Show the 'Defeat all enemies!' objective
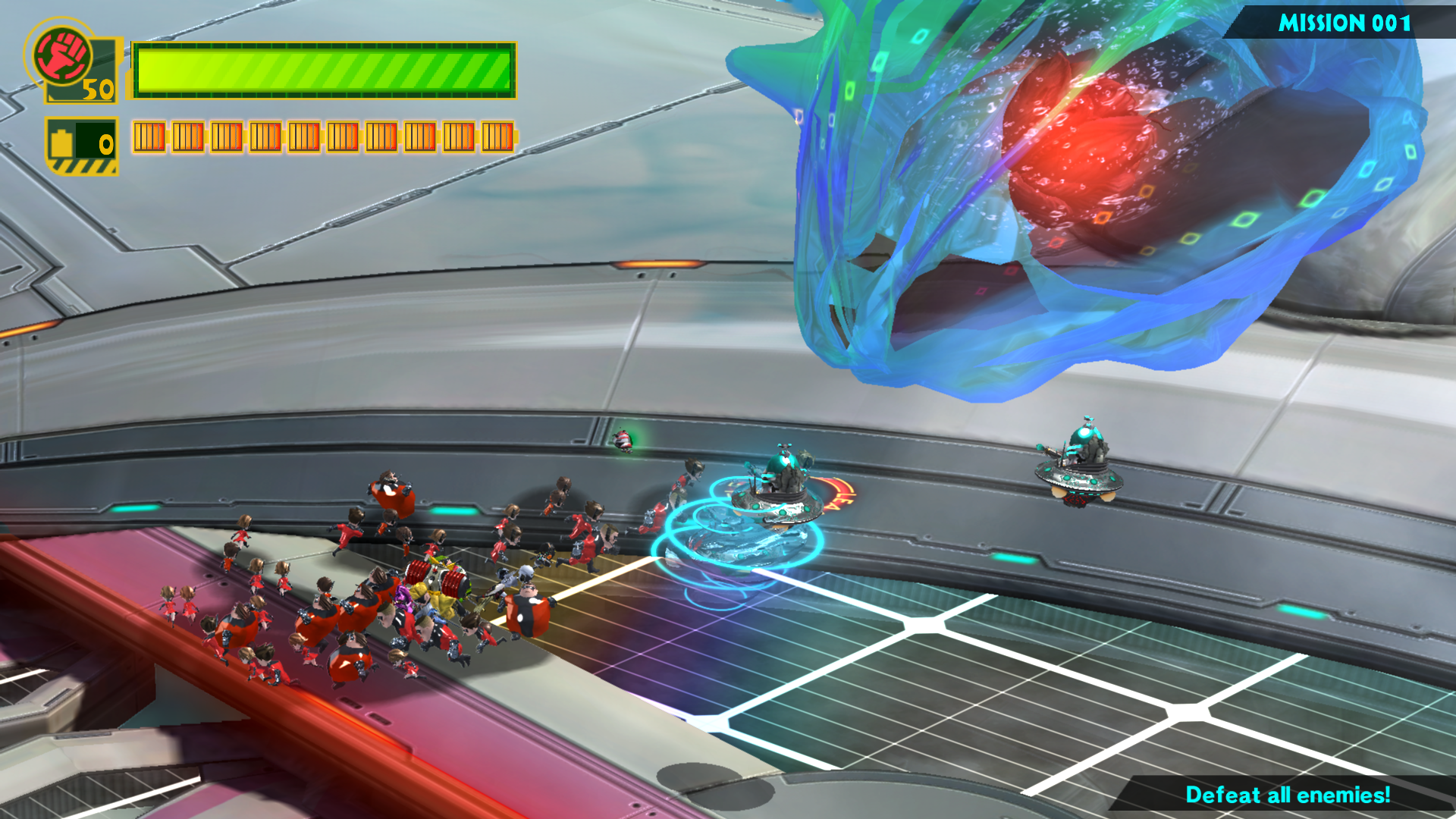Viewport: 1456px width, 819px height. click(x=1287, y=795)
